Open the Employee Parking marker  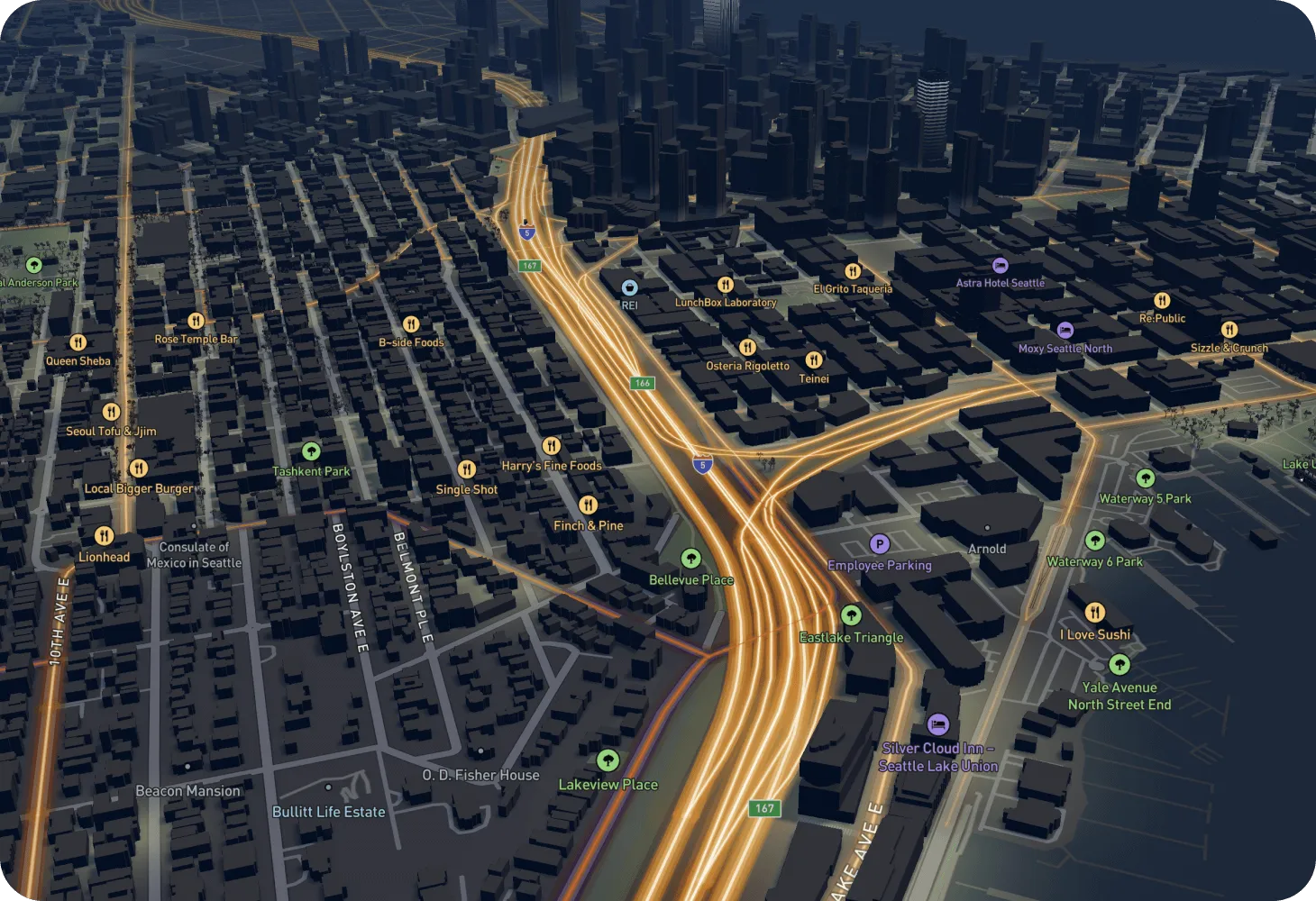(x=879, y=544)
